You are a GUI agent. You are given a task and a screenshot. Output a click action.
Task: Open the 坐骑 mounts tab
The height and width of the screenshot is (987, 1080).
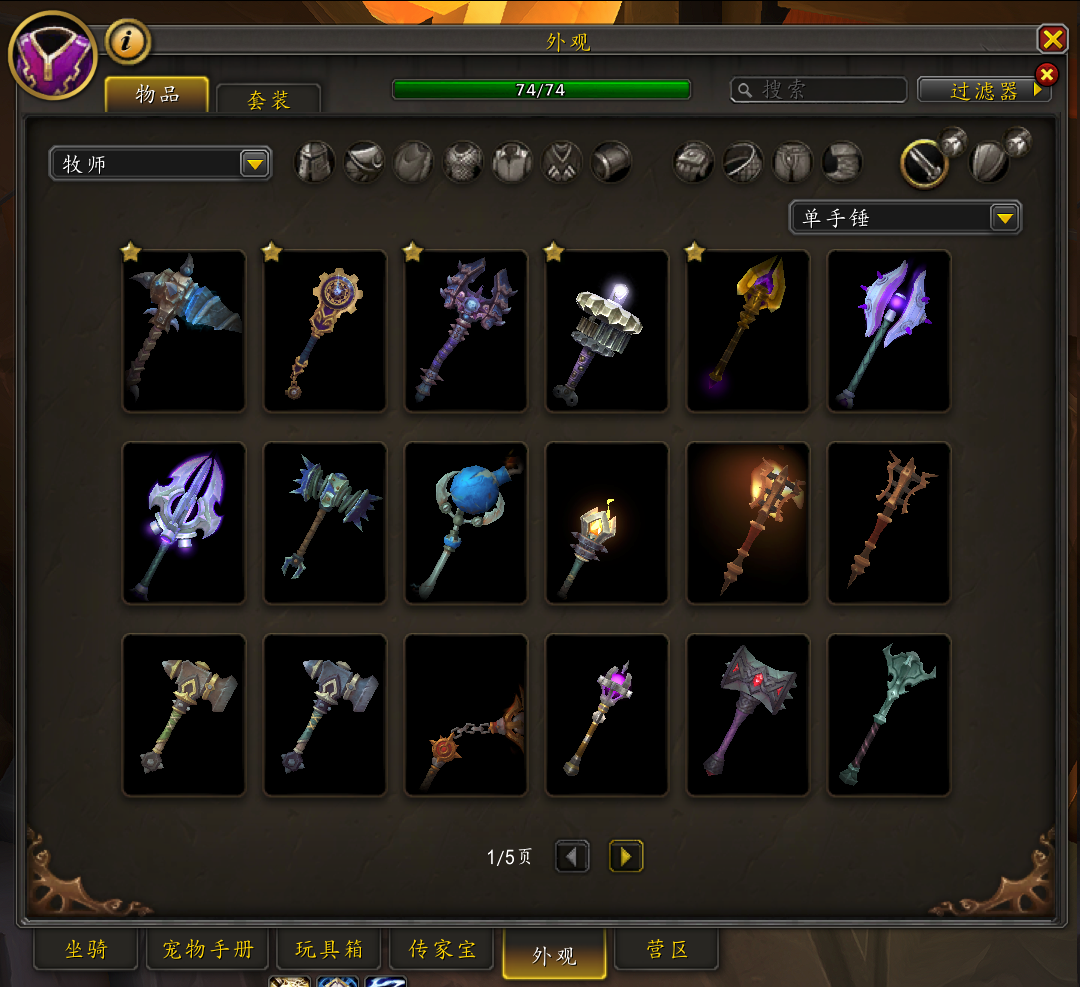click(x=86, y=950)
